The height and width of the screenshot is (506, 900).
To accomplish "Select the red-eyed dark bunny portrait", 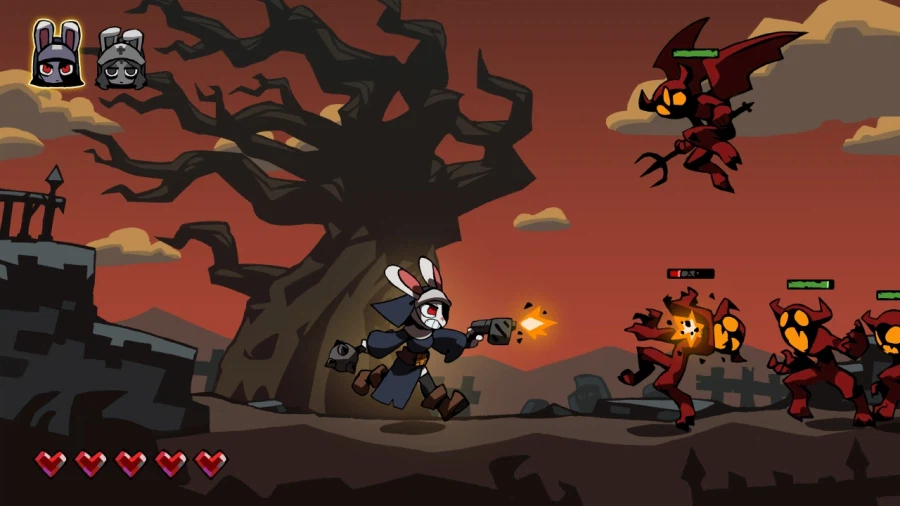I will (57, 56).
